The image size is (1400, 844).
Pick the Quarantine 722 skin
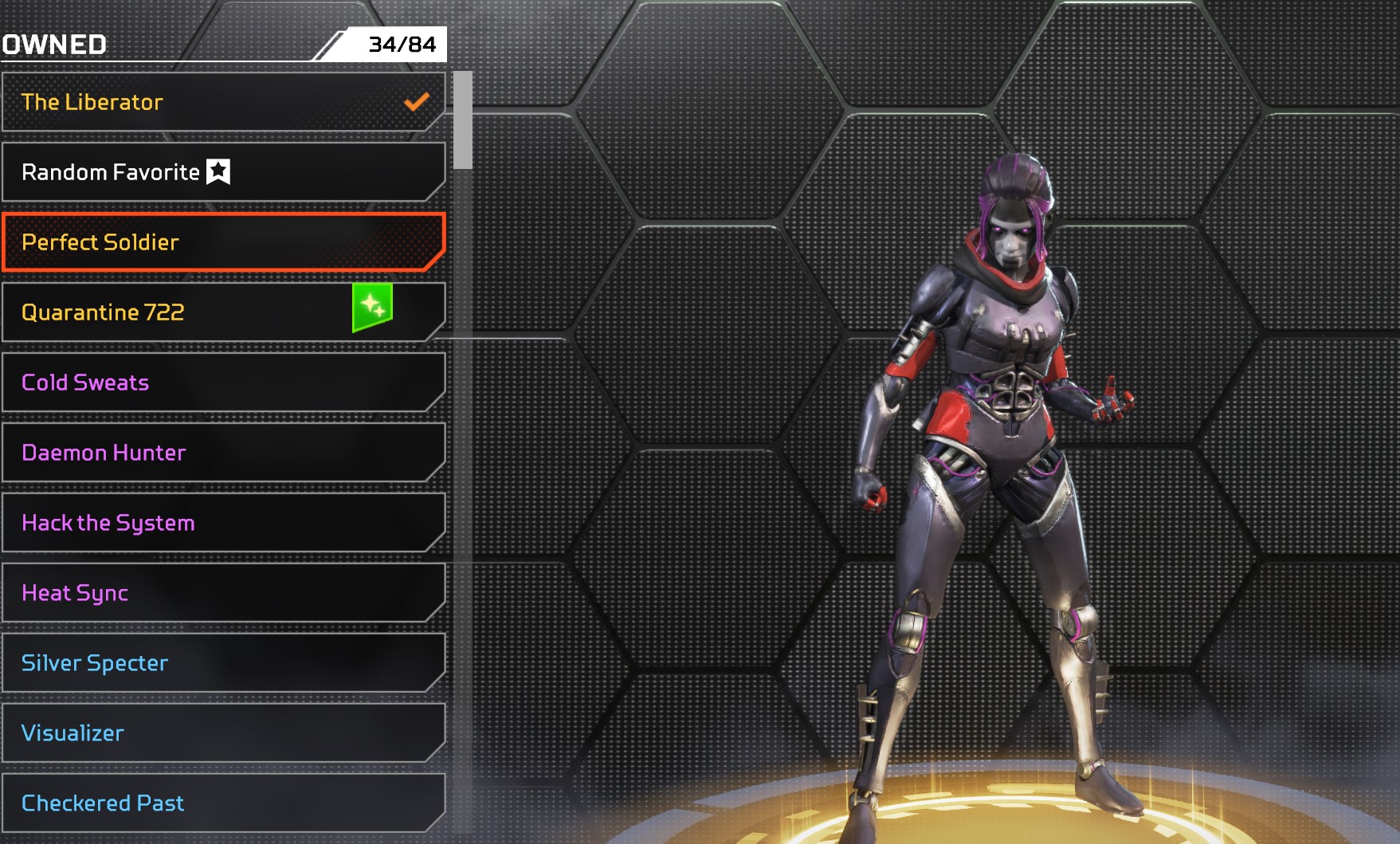(x=183, y=312)
